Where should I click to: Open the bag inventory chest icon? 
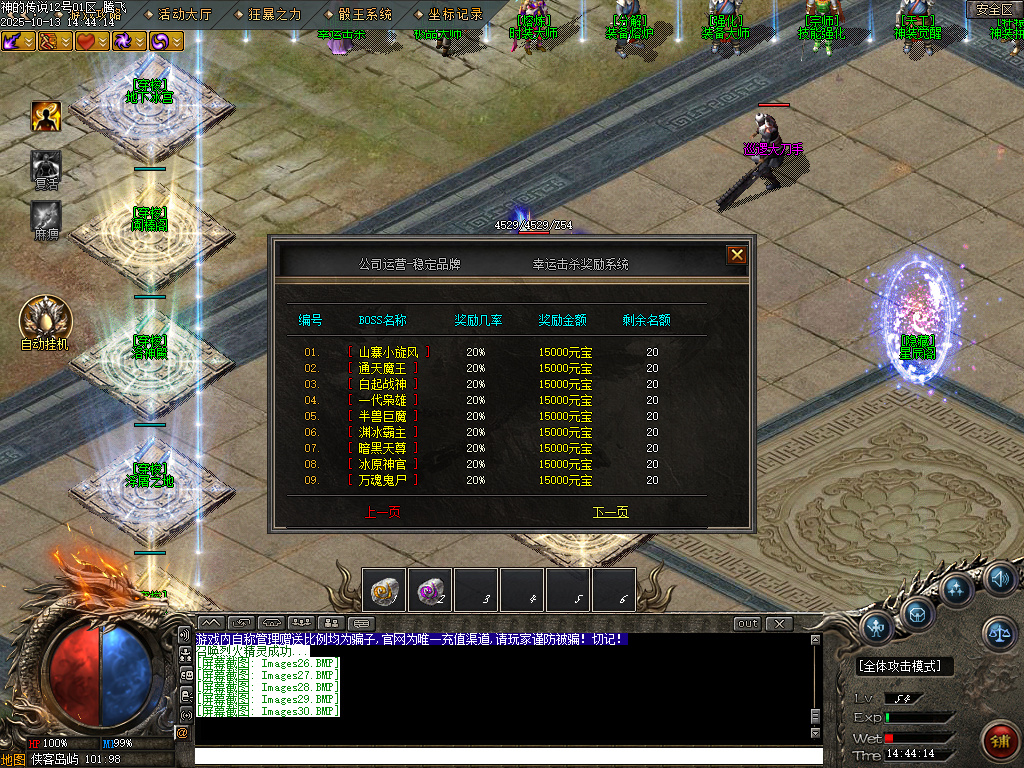(917, 611)
